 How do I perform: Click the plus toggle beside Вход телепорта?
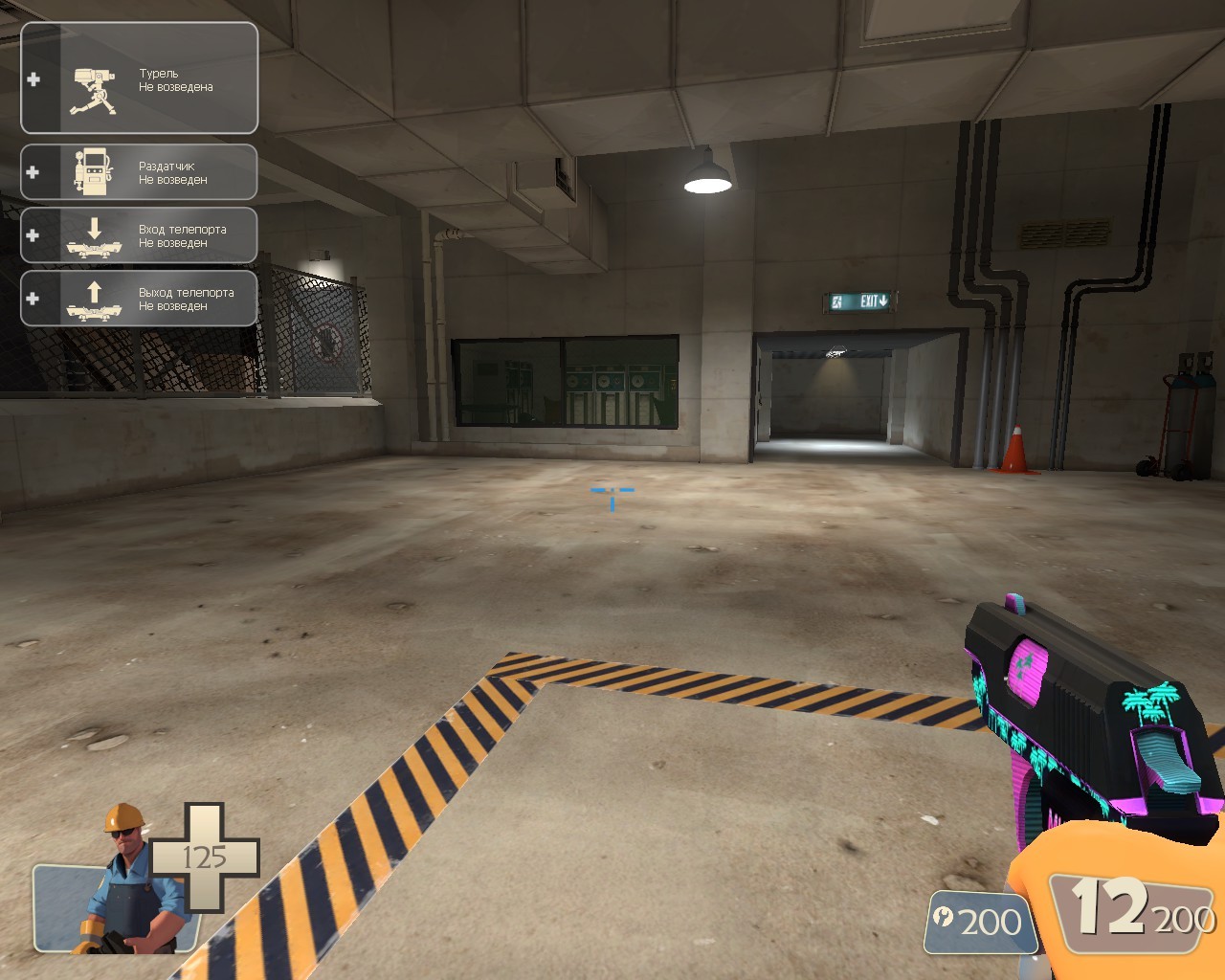[34, 234]
